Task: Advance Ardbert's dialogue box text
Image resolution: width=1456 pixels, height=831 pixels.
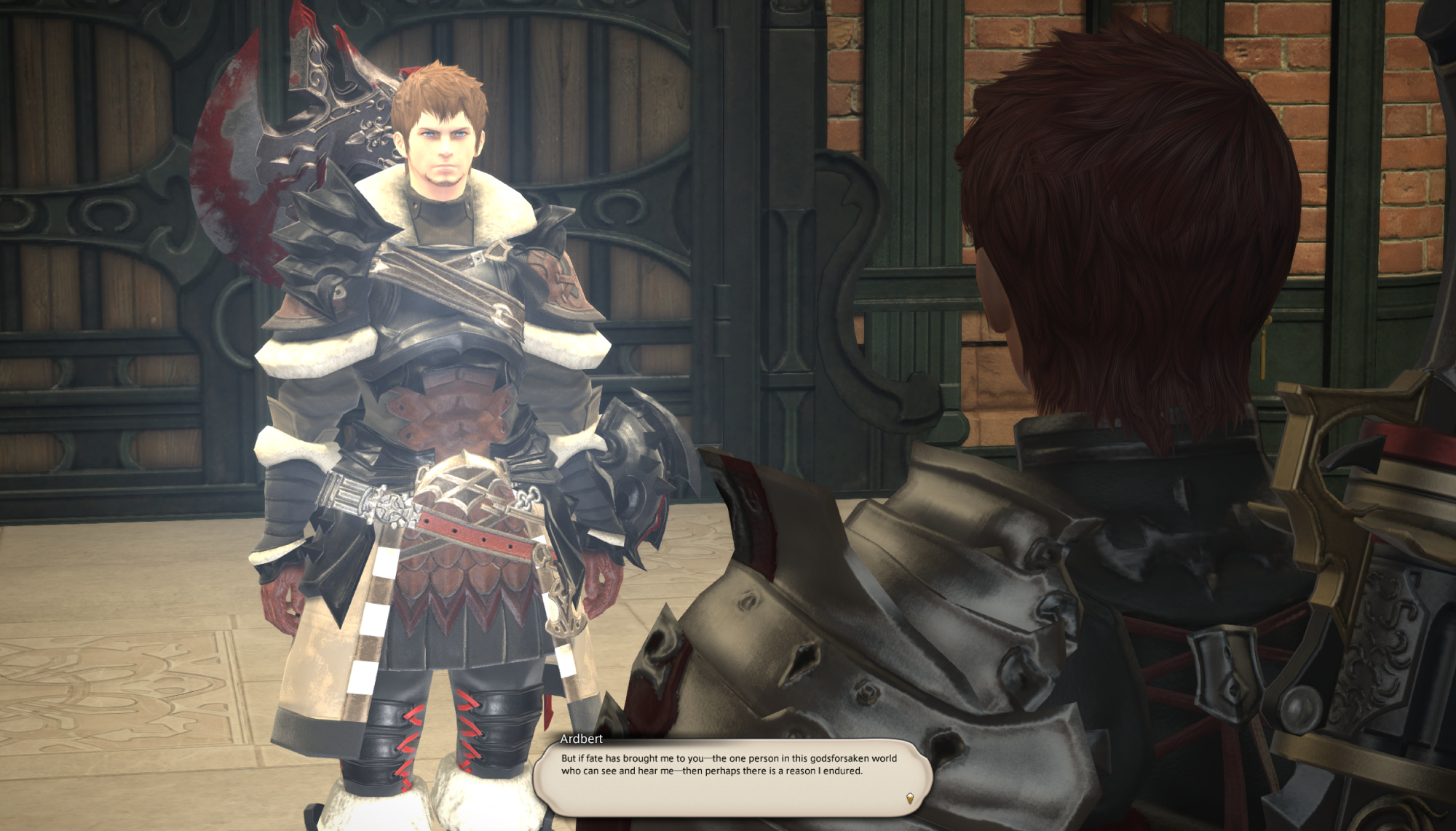Action: click(732, 775)
